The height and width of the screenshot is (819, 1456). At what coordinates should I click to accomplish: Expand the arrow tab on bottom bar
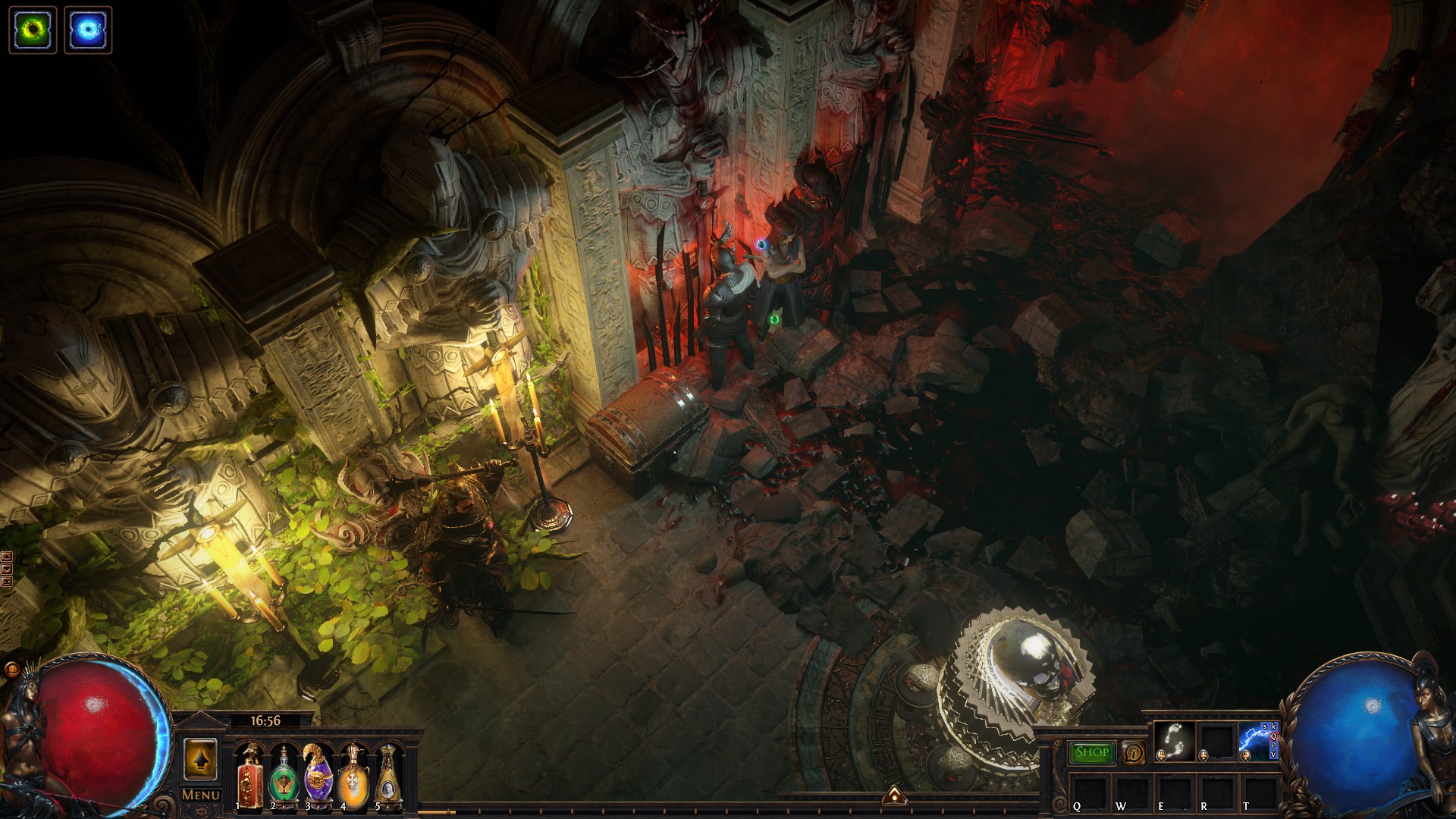tap(895, 795)
